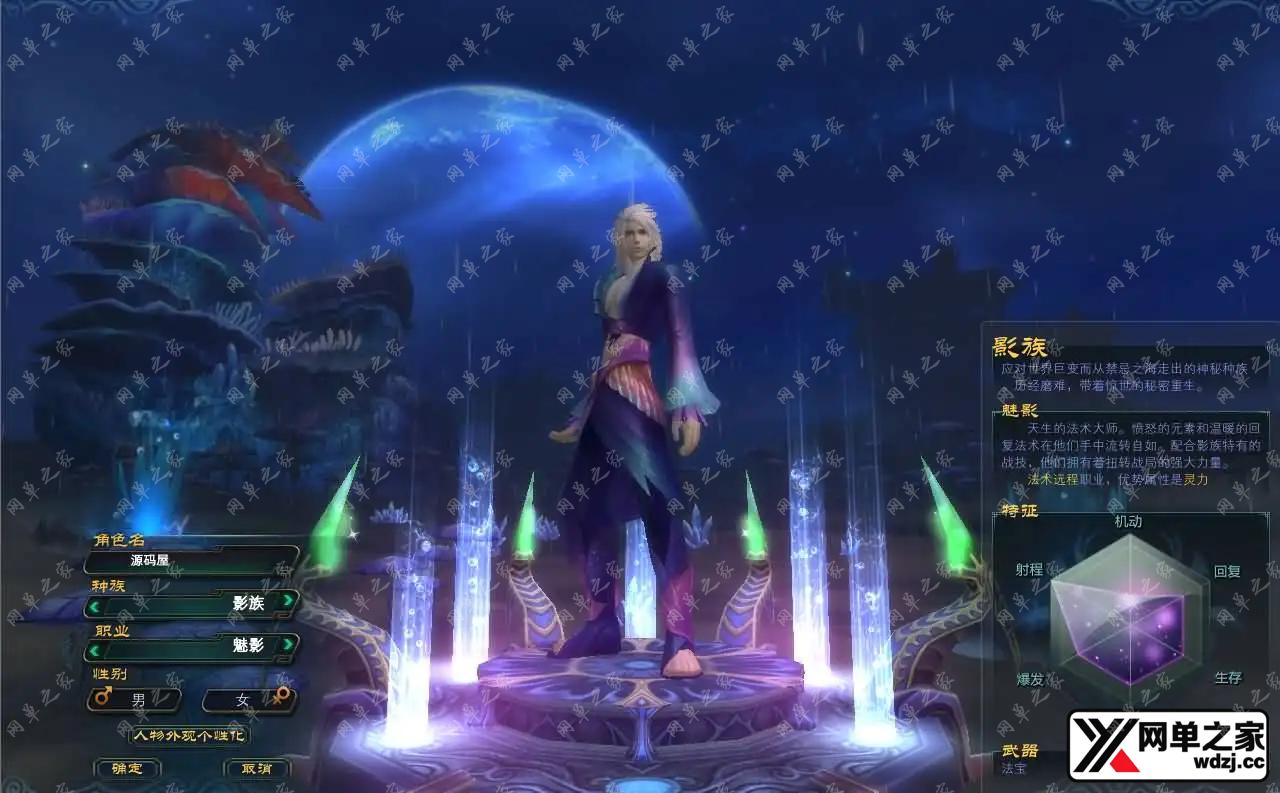Switch to the next race (种族 right arrow)

tap(287, 601)
